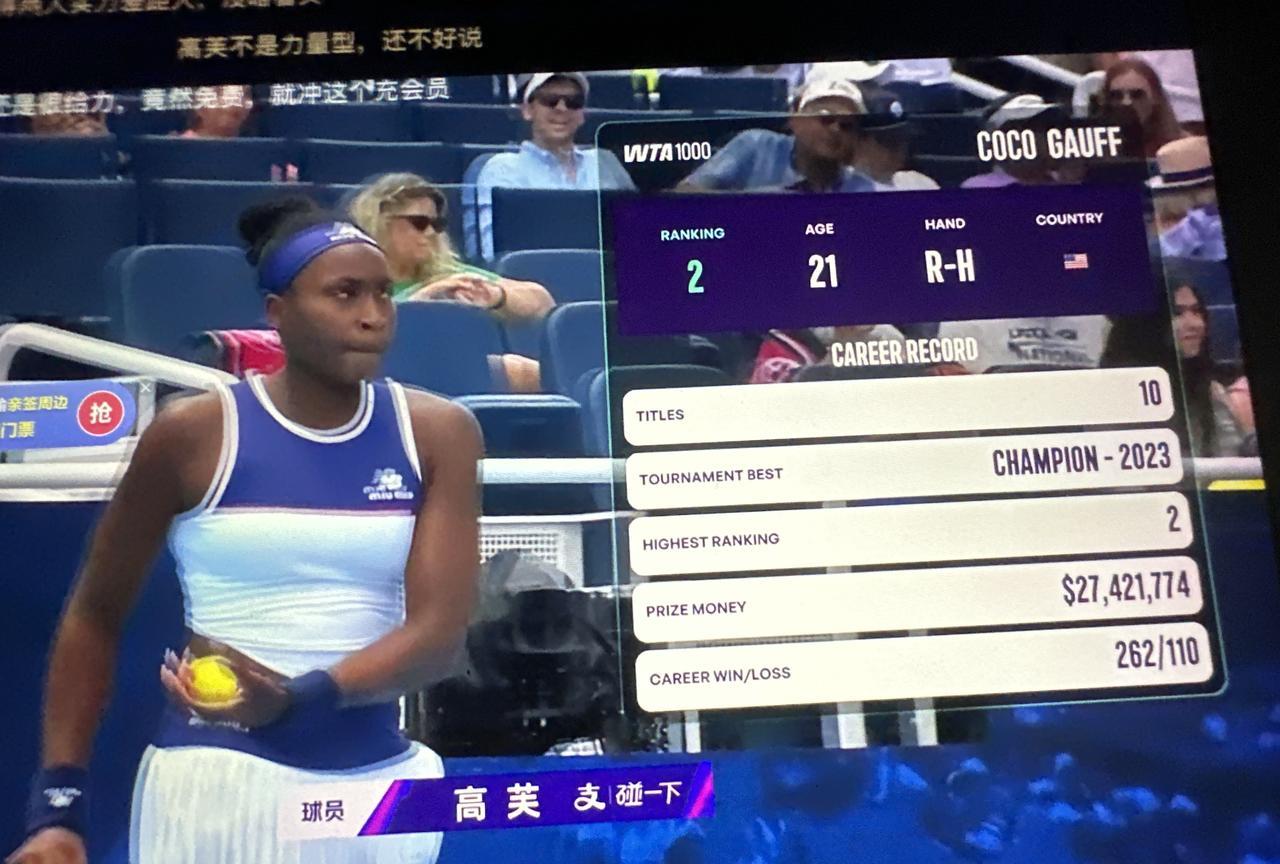Image resolution: width=1280 pixels, height=864 pixels.
Task: Tap the red 抢 grab button
Action: click(x=100, y=413)
